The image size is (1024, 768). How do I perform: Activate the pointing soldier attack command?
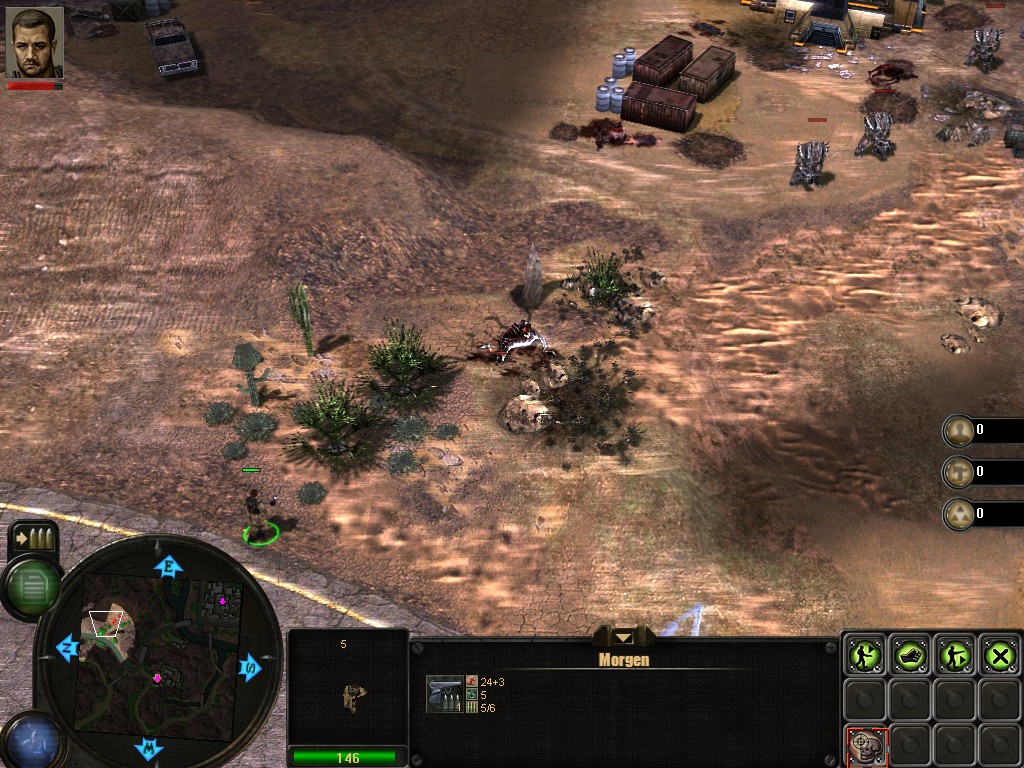[x=955, y=655]
